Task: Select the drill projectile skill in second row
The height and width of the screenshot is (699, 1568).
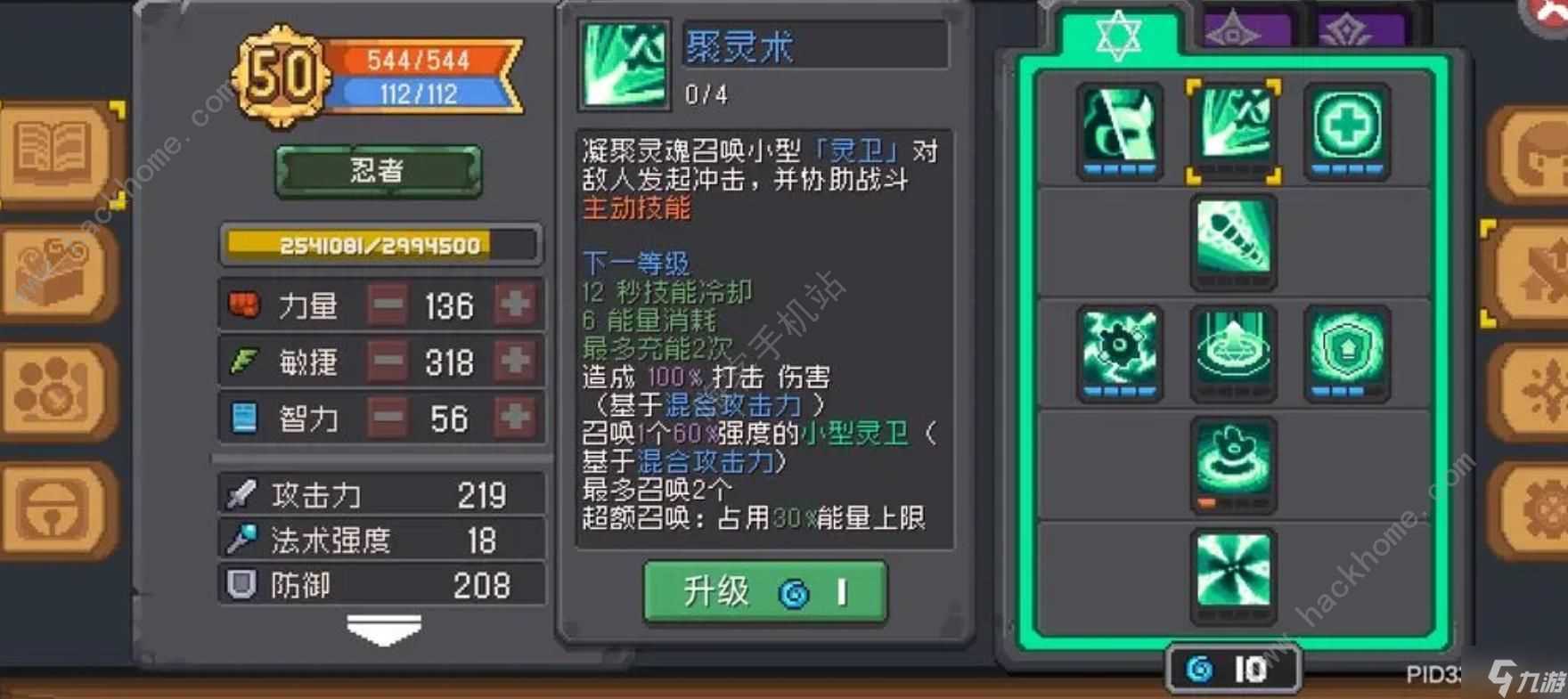Action: pyautogui.click(x=1234, y=236)
